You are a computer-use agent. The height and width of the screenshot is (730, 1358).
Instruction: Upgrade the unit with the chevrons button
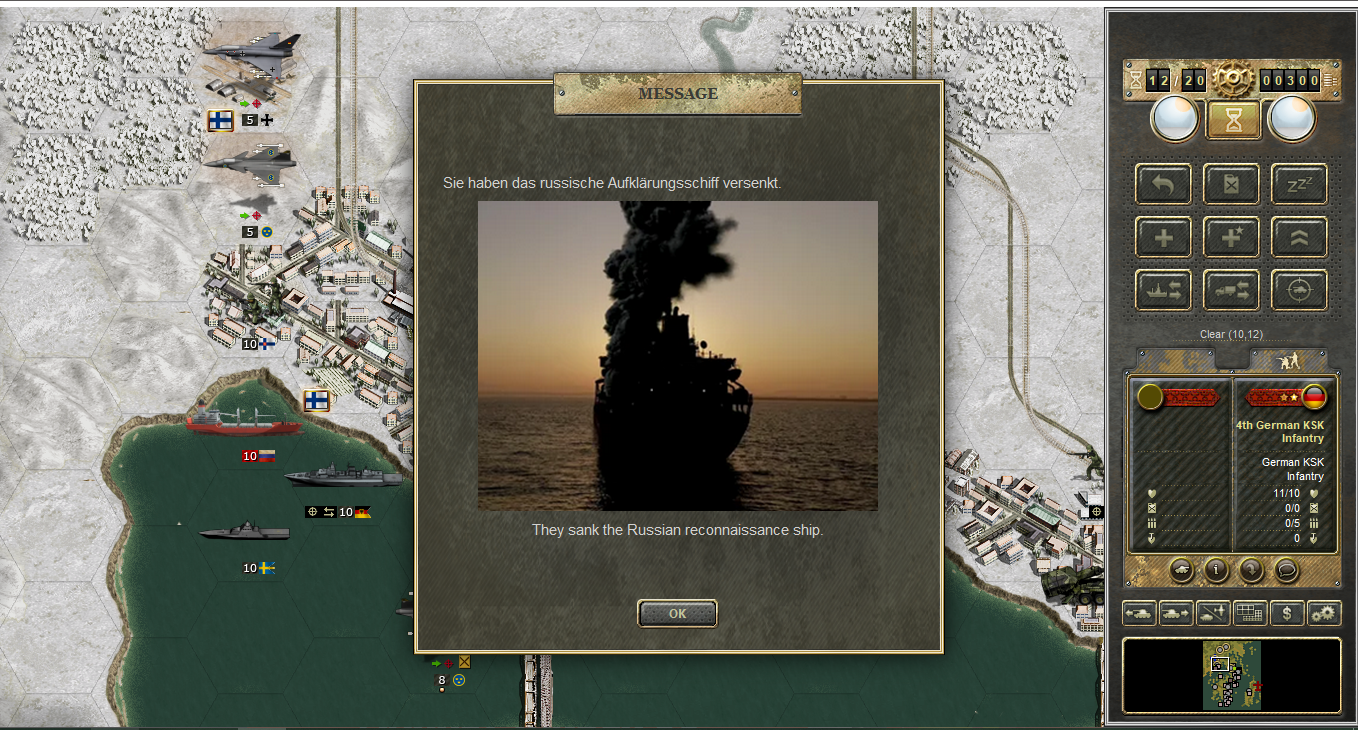1299,237
